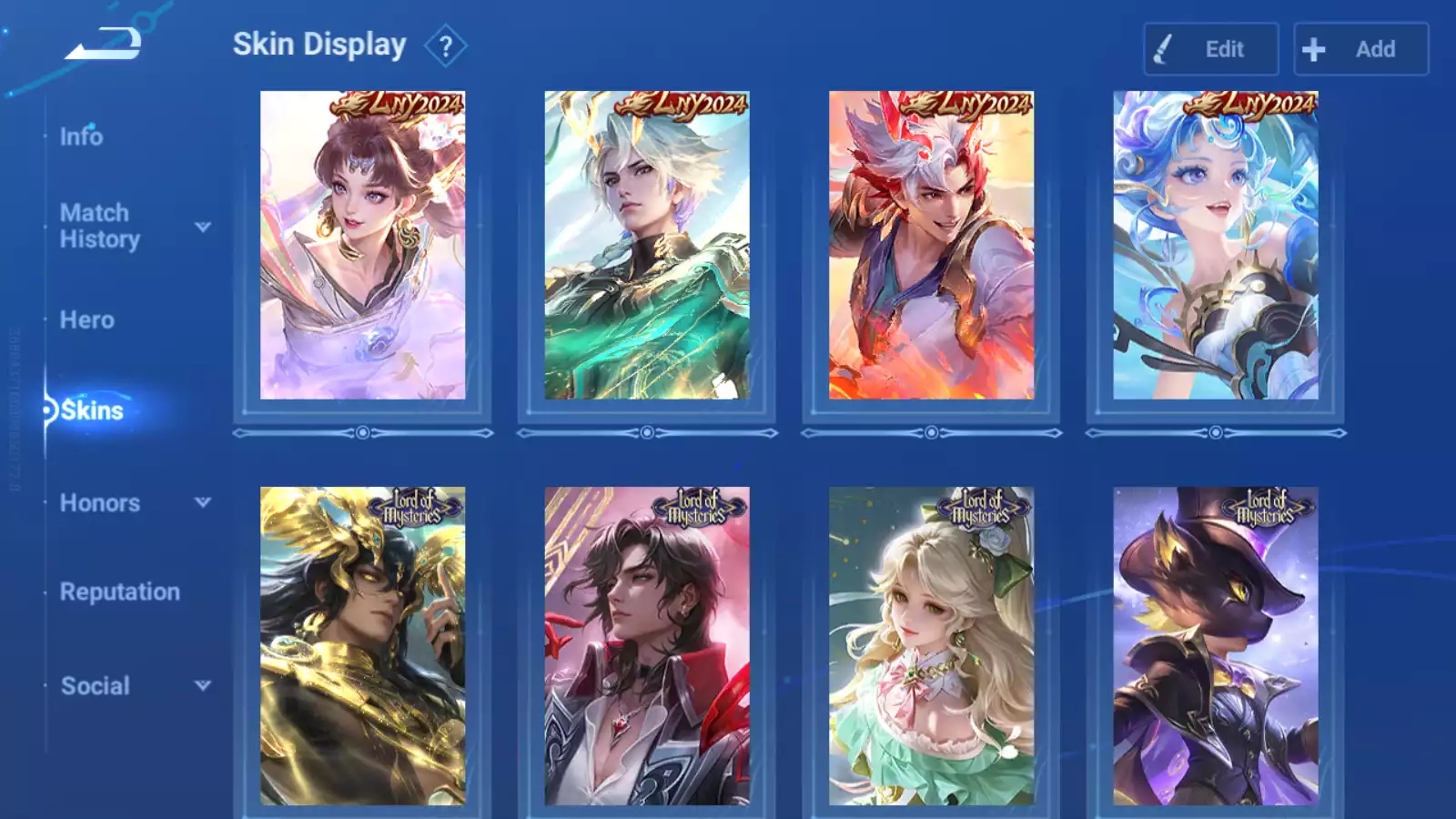Open the Honors tab
Viewport: 1456px width, 819px height.
99,503
